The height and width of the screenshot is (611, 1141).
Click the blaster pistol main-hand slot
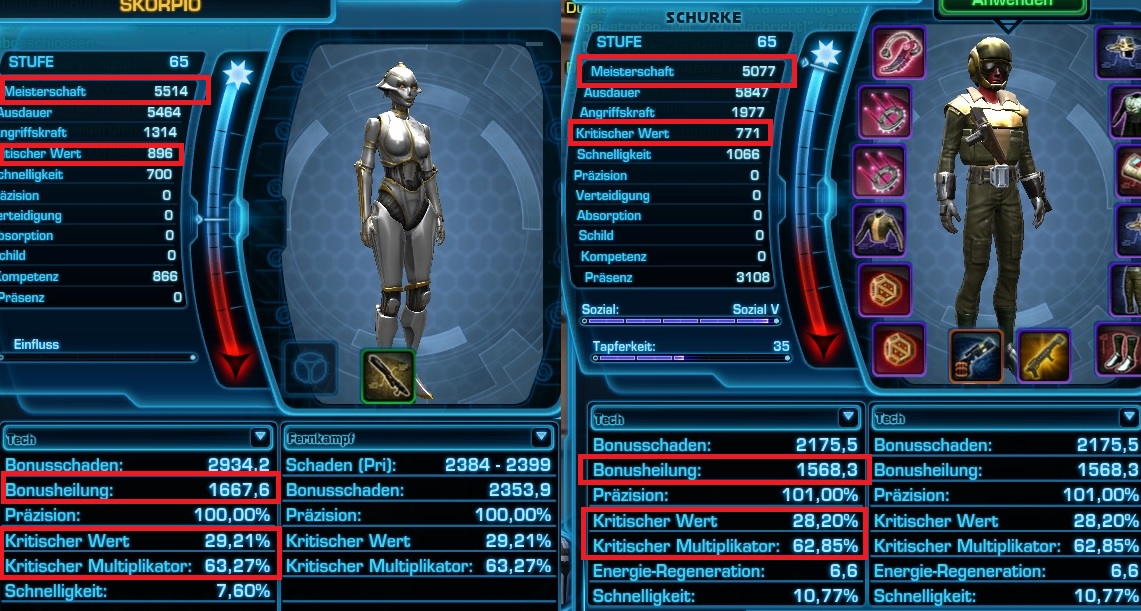pos(975,355)
